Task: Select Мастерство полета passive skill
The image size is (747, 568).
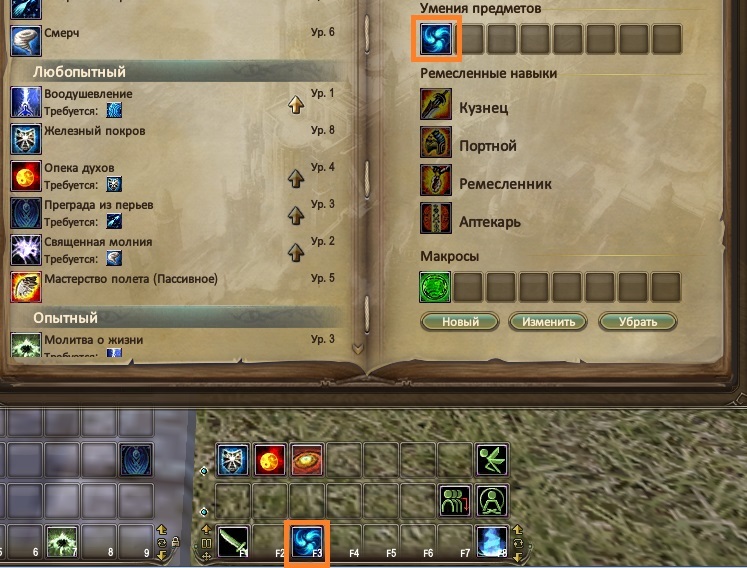Action: (x=25, y=286)
